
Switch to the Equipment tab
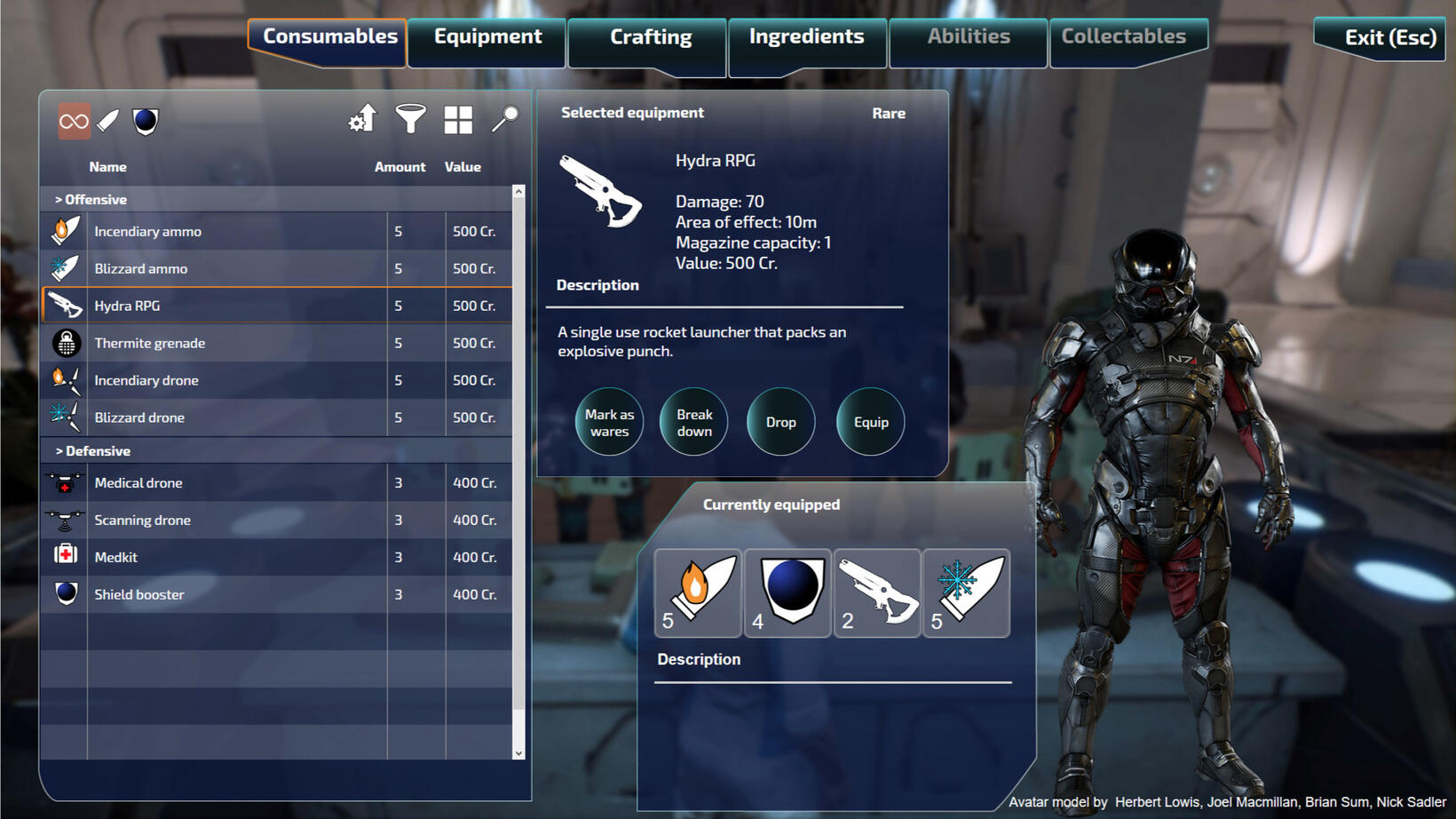click(487, 37)
